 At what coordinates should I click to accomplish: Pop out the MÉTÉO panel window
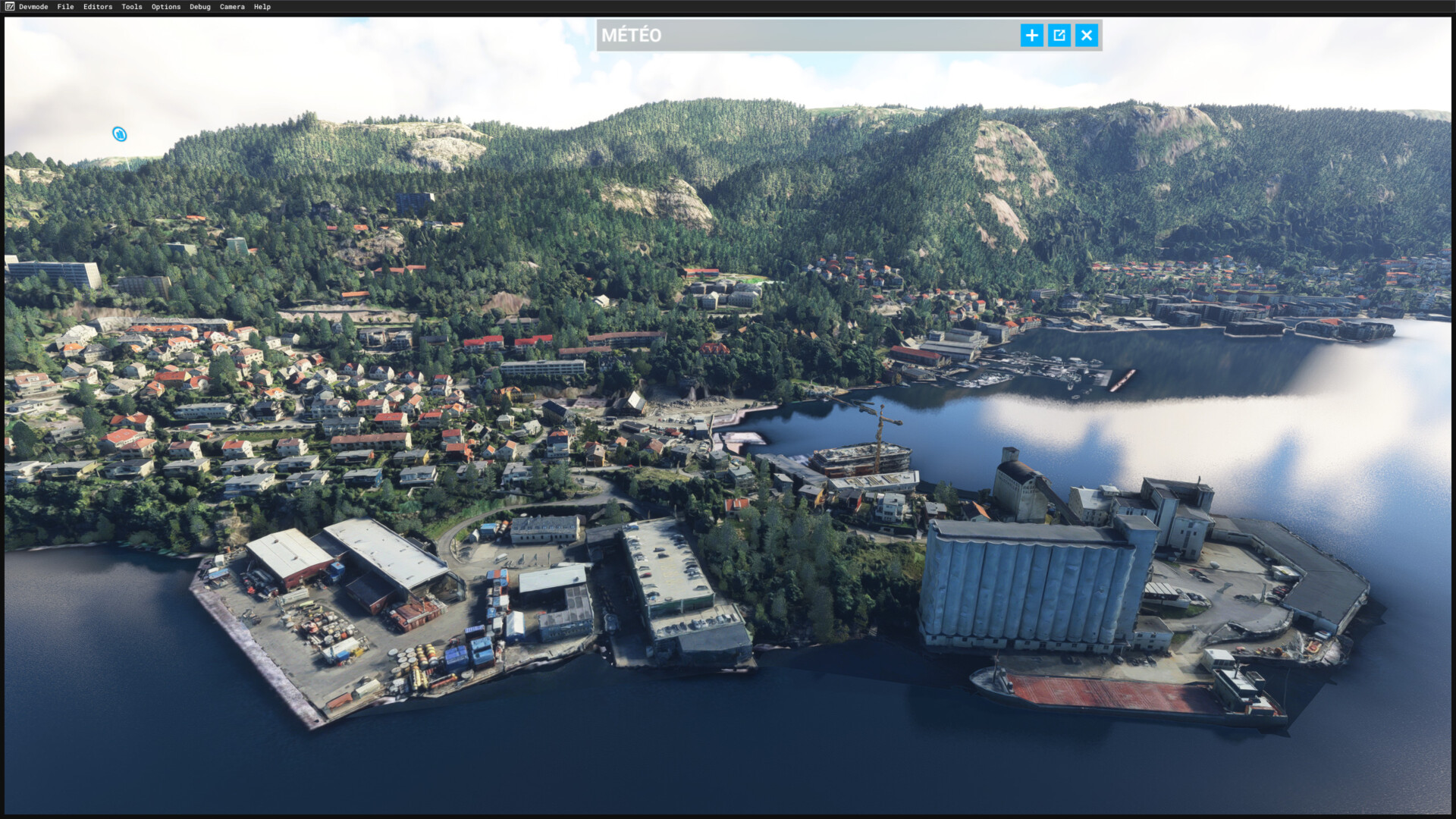pos(1059,35)
